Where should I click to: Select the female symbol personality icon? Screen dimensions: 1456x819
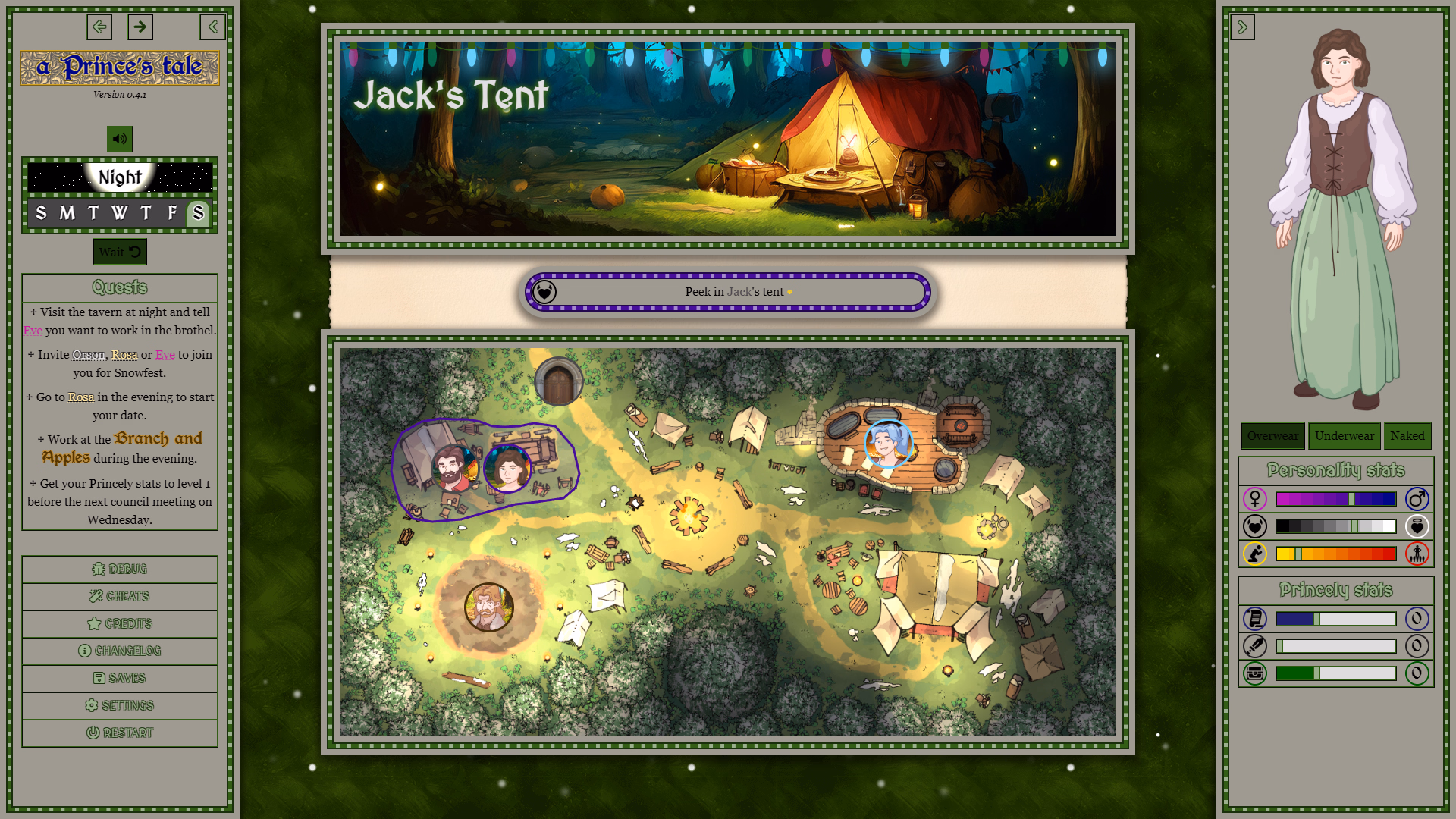tap(1255, 499)
